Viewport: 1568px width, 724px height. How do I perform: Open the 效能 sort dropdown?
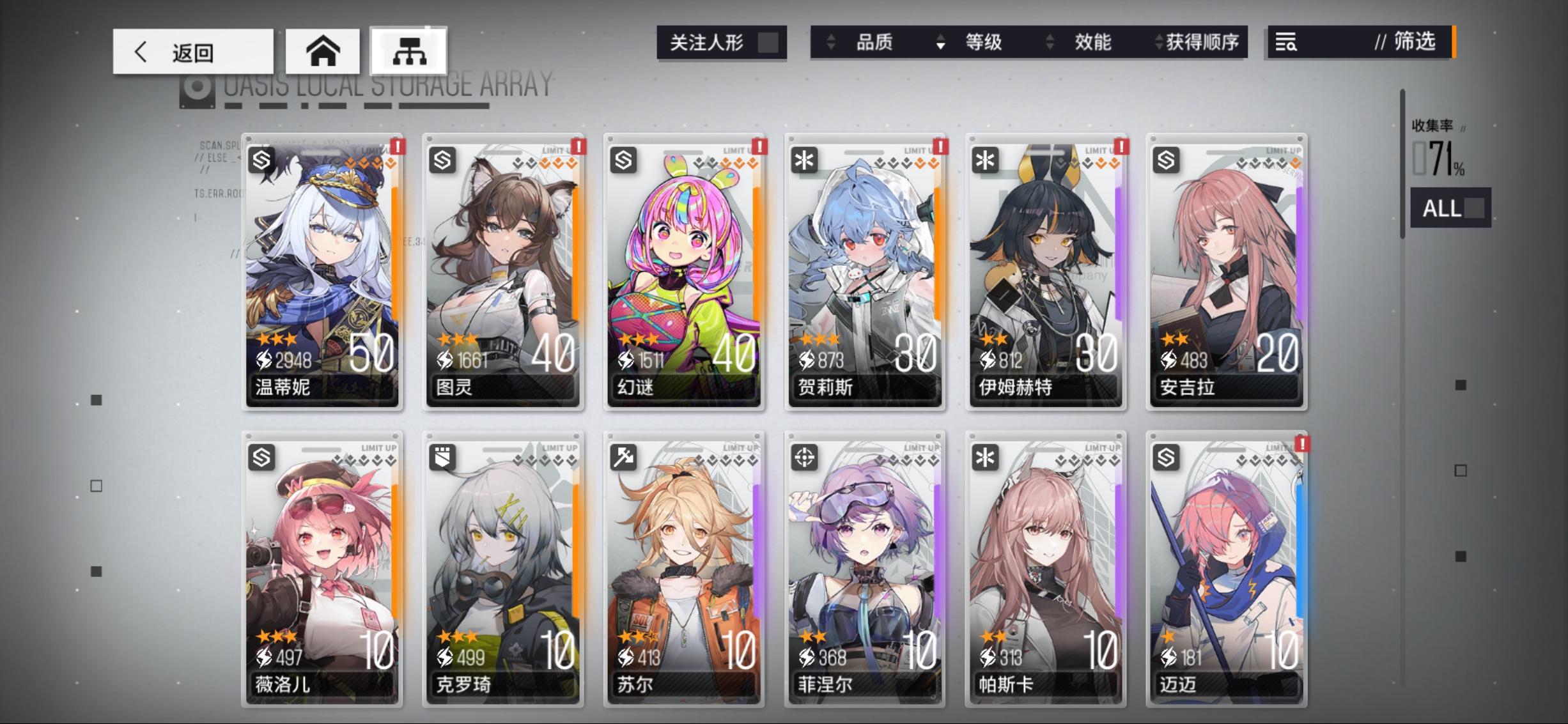[1048, 42]
